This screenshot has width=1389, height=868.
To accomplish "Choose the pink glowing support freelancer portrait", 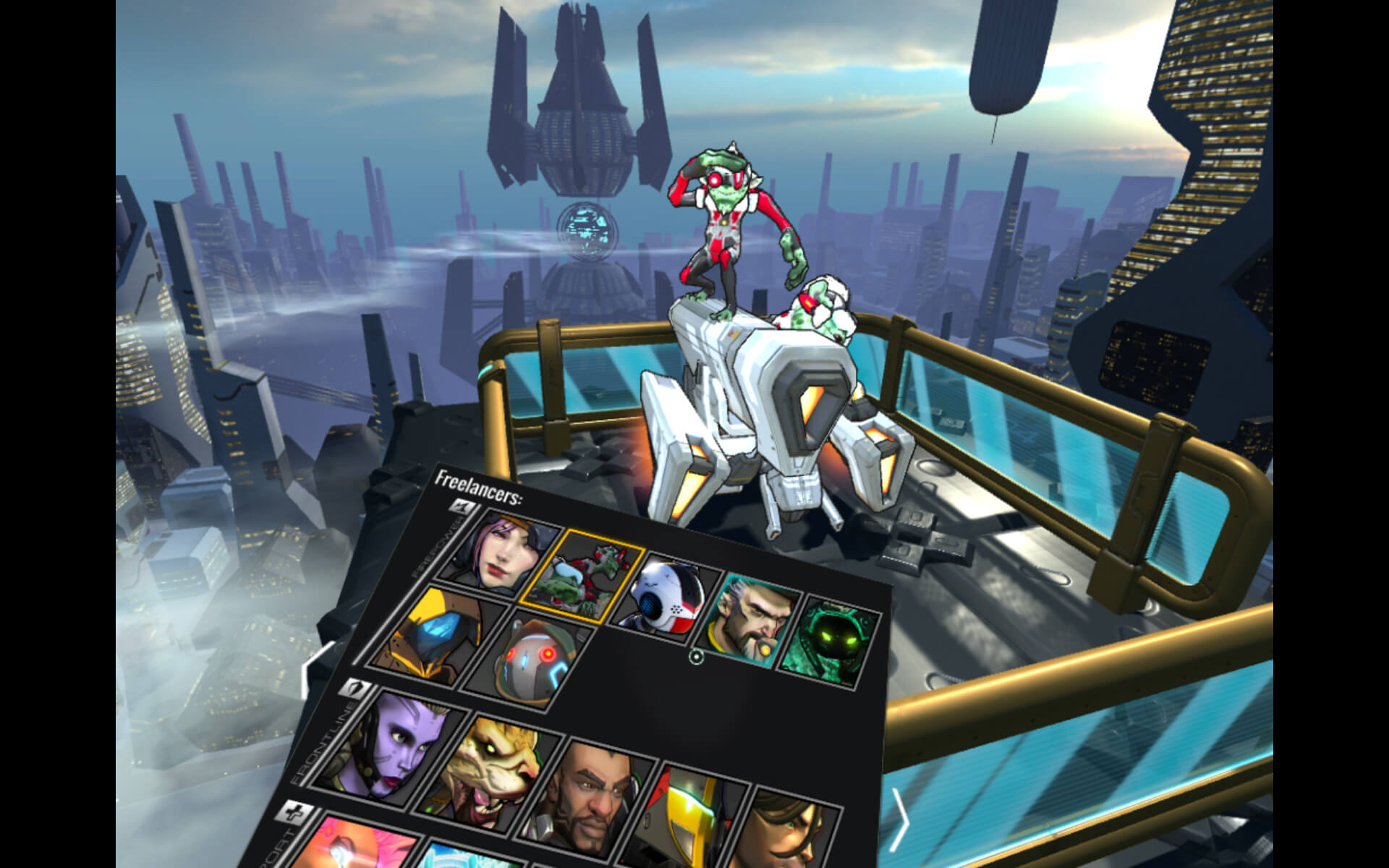I will (354, 846).
